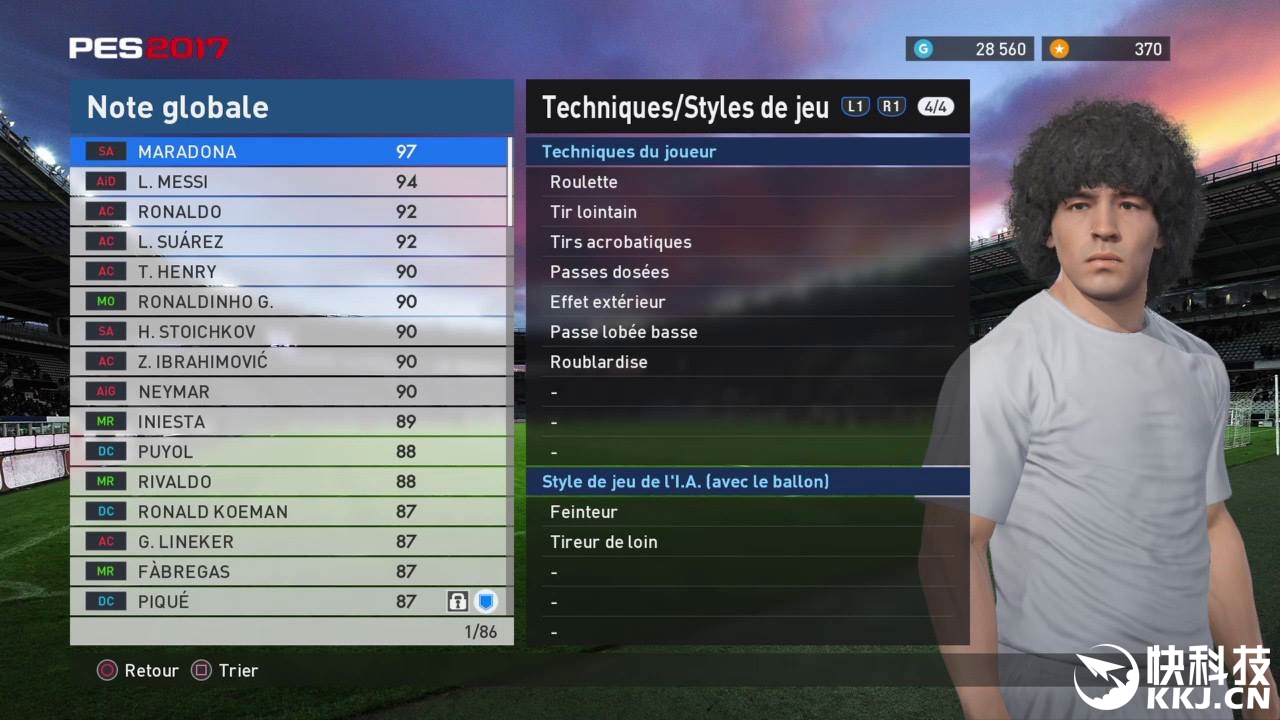Select Maradona in the player list
Image resolution: width=1280 pixels, height=720 pixels.
290,152
